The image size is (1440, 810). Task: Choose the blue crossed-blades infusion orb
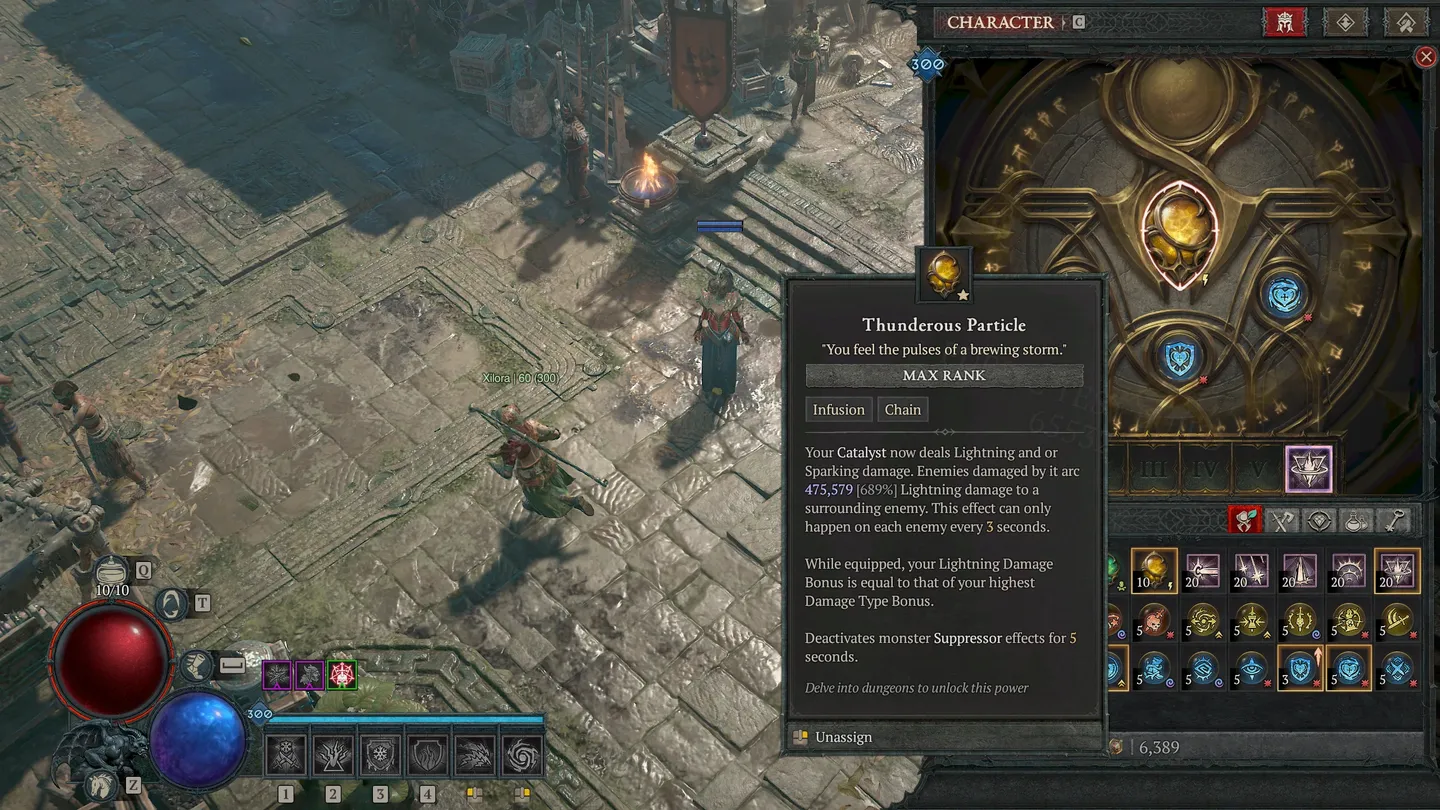coord(1398,669)
